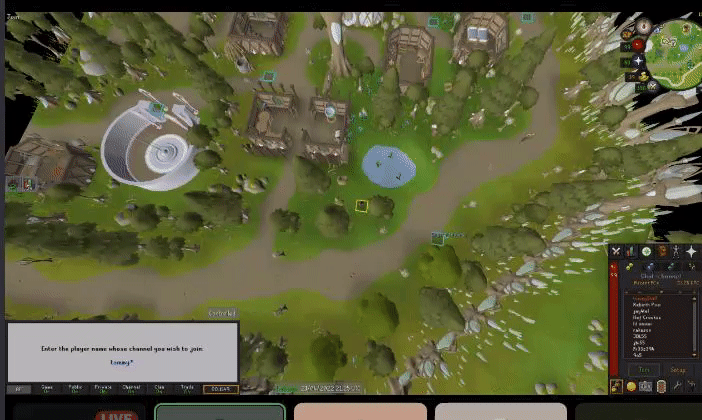Click the player name entry field
Image resolution: width=702 pixels, height=420 pixels.
(x=122, y=362)
